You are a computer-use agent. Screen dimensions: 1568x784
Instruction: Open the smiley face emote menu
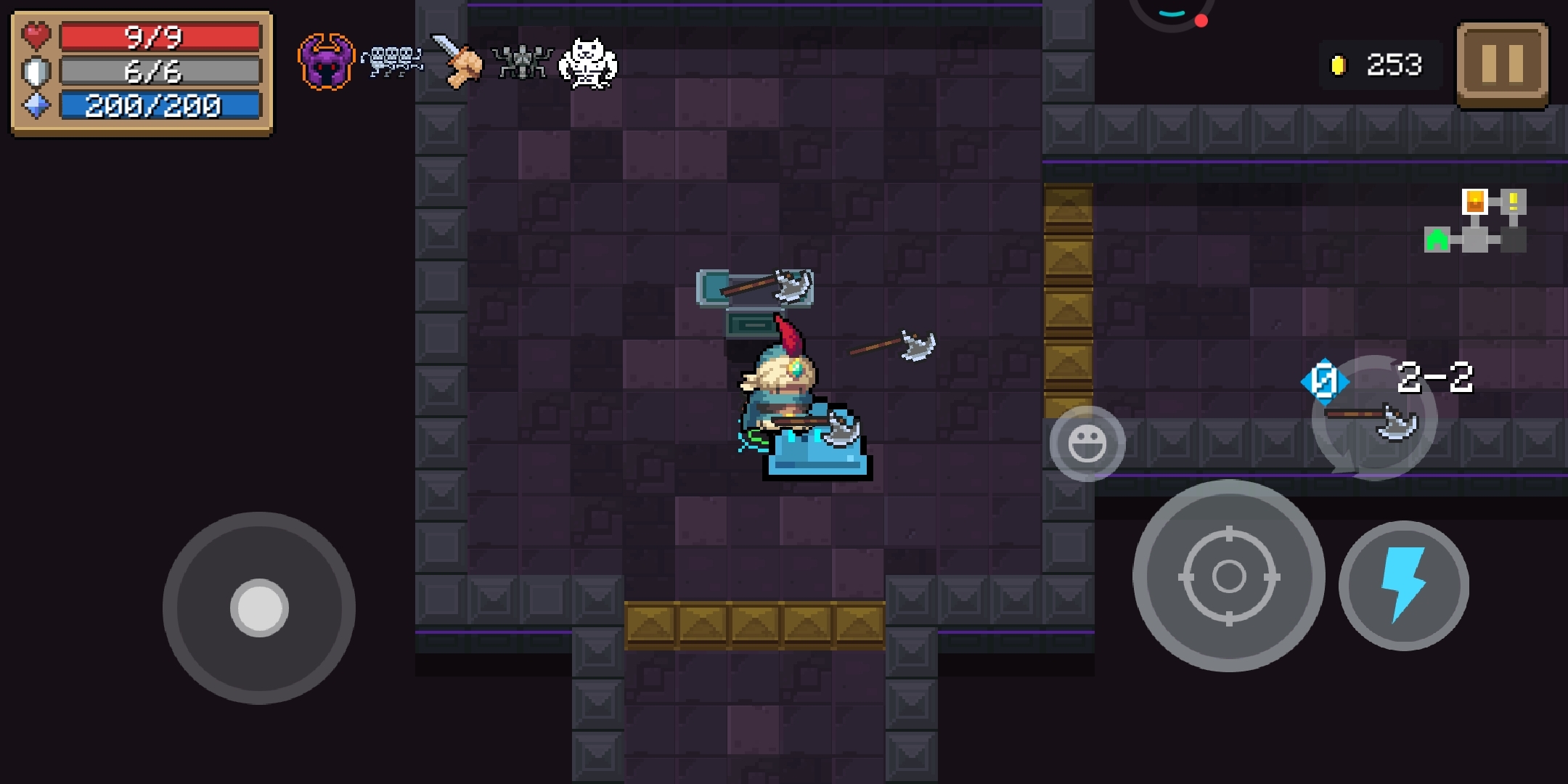[1087, 444]
